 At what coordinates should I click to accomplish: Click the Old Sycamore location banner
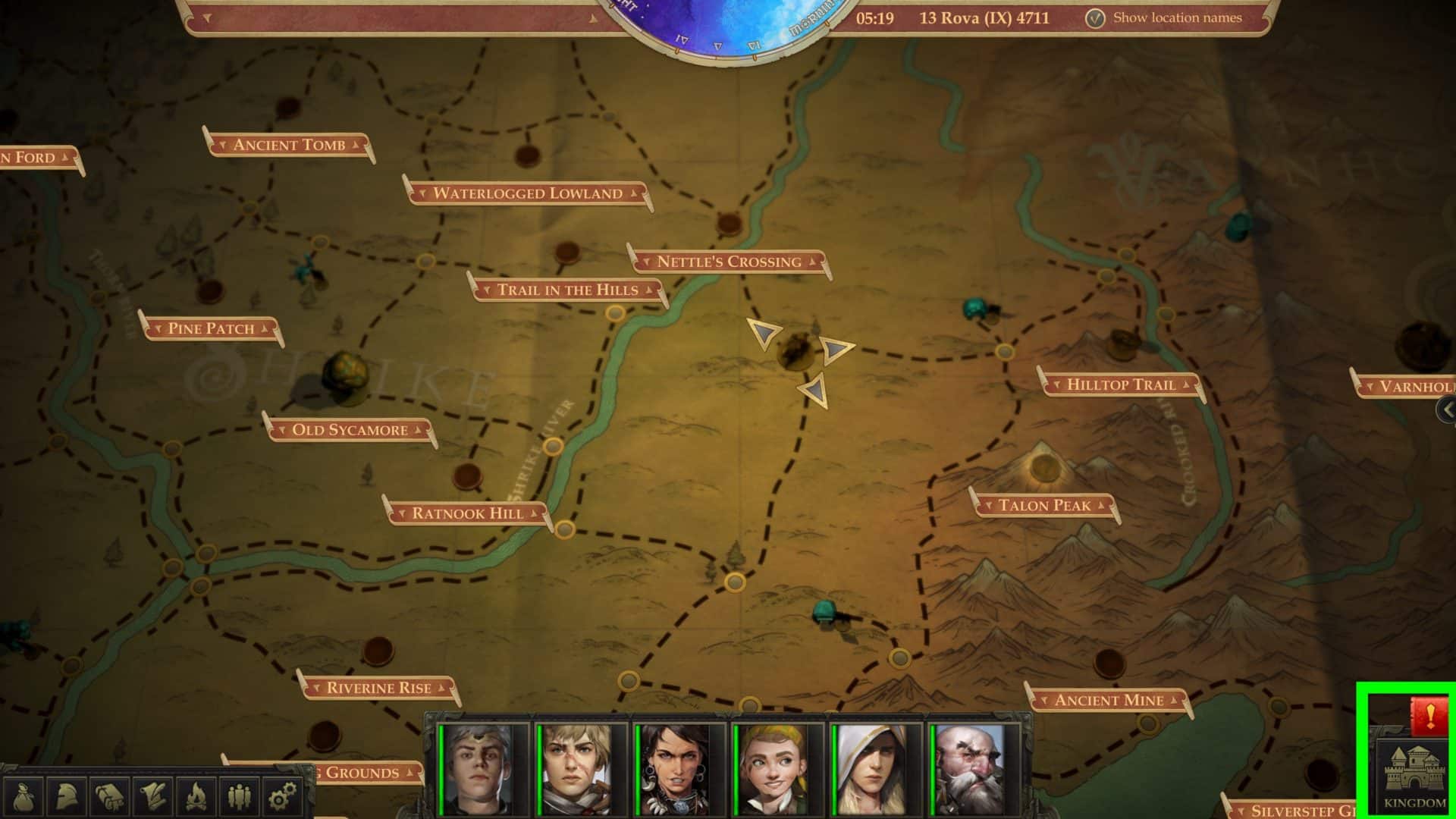coord(350,428)
